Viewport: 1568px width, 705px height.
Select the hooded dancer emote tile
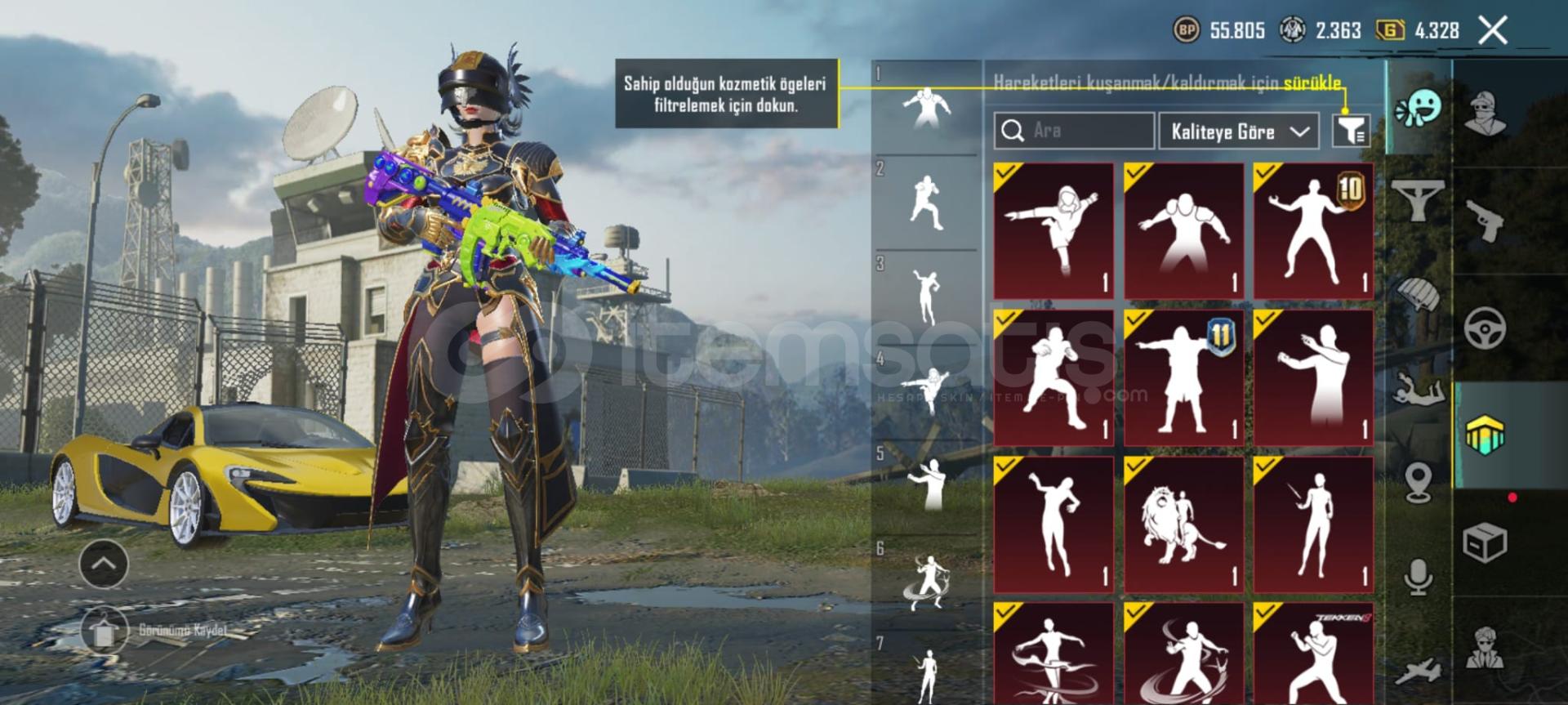(1053, 230)
